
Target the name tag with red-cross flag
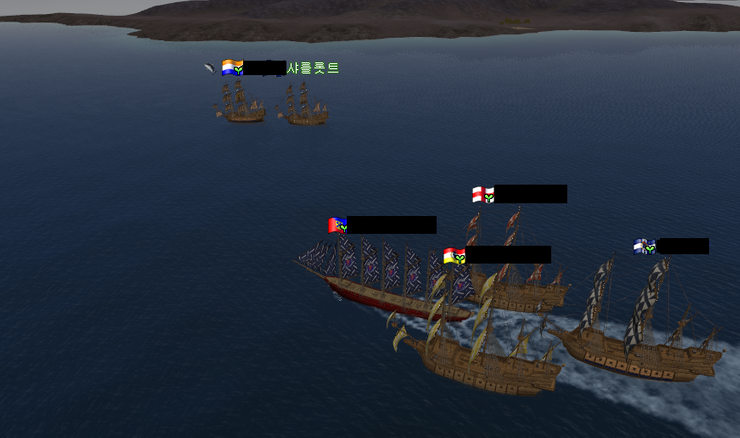pyautogui.click(x=519, y=194)
